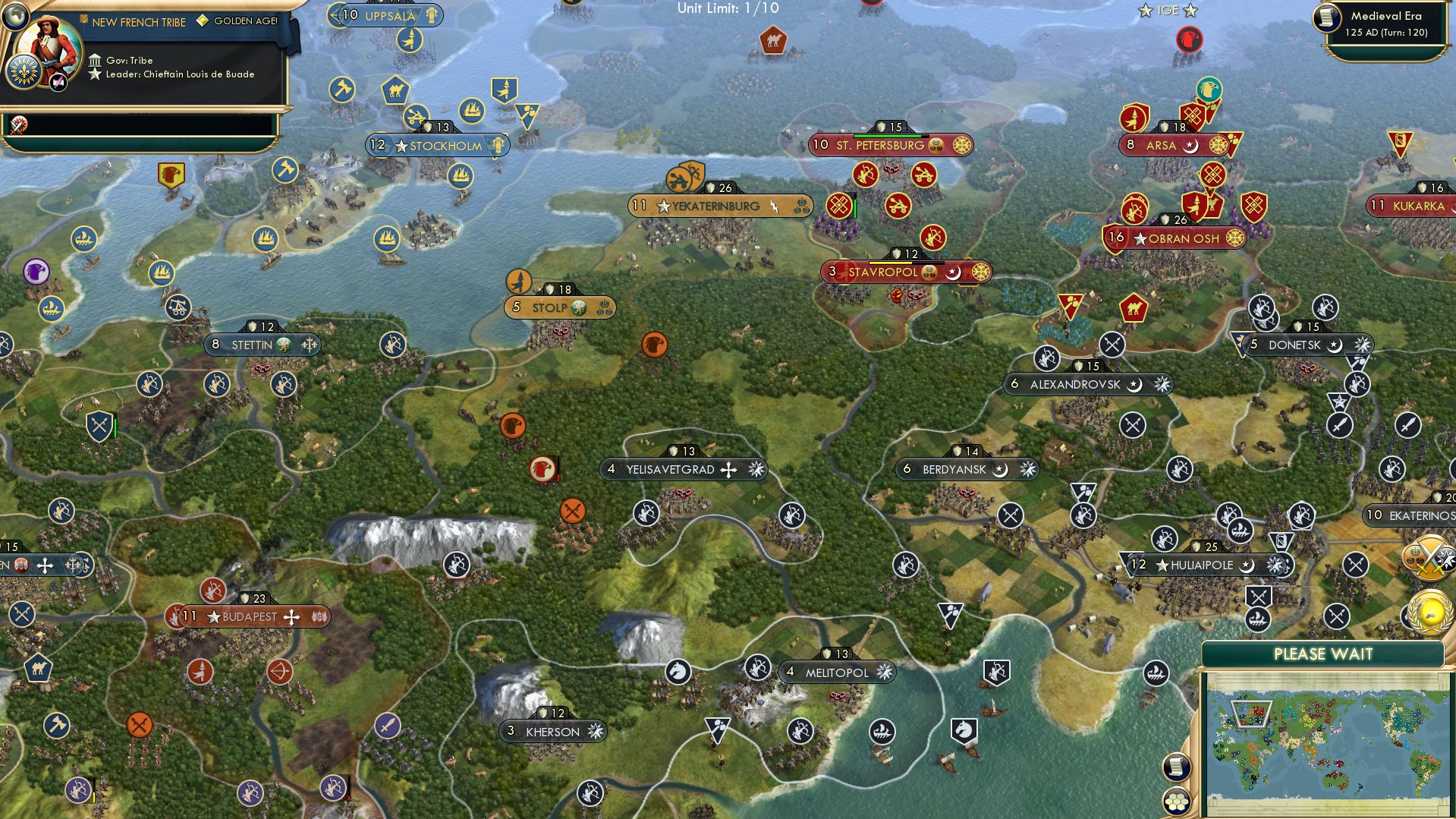Image resolution: width=1456 pixels, height=819 pixels.
Task: Click the fleur-de-lis civilization emblem
Action: click(25, 70)
